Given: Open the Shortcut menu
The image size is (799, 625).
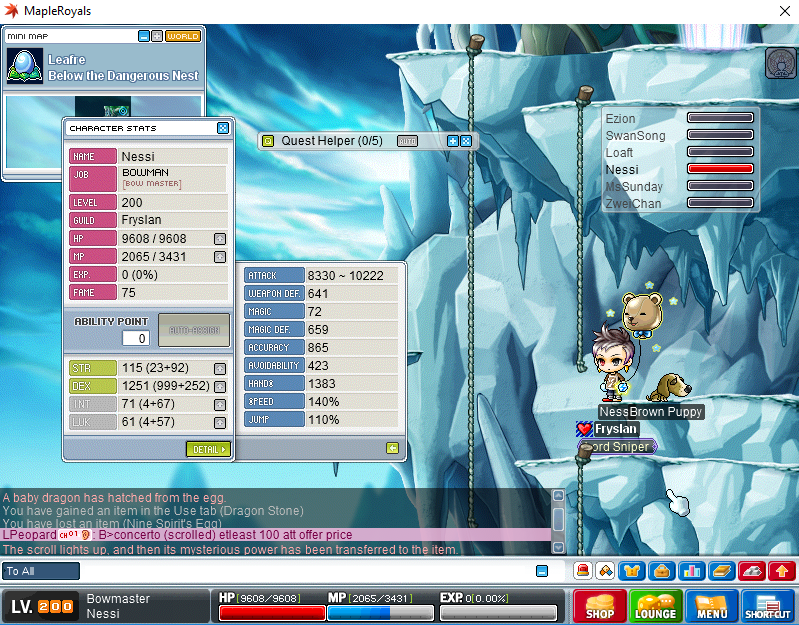Looking at the screenshot, I should point(768,607).
